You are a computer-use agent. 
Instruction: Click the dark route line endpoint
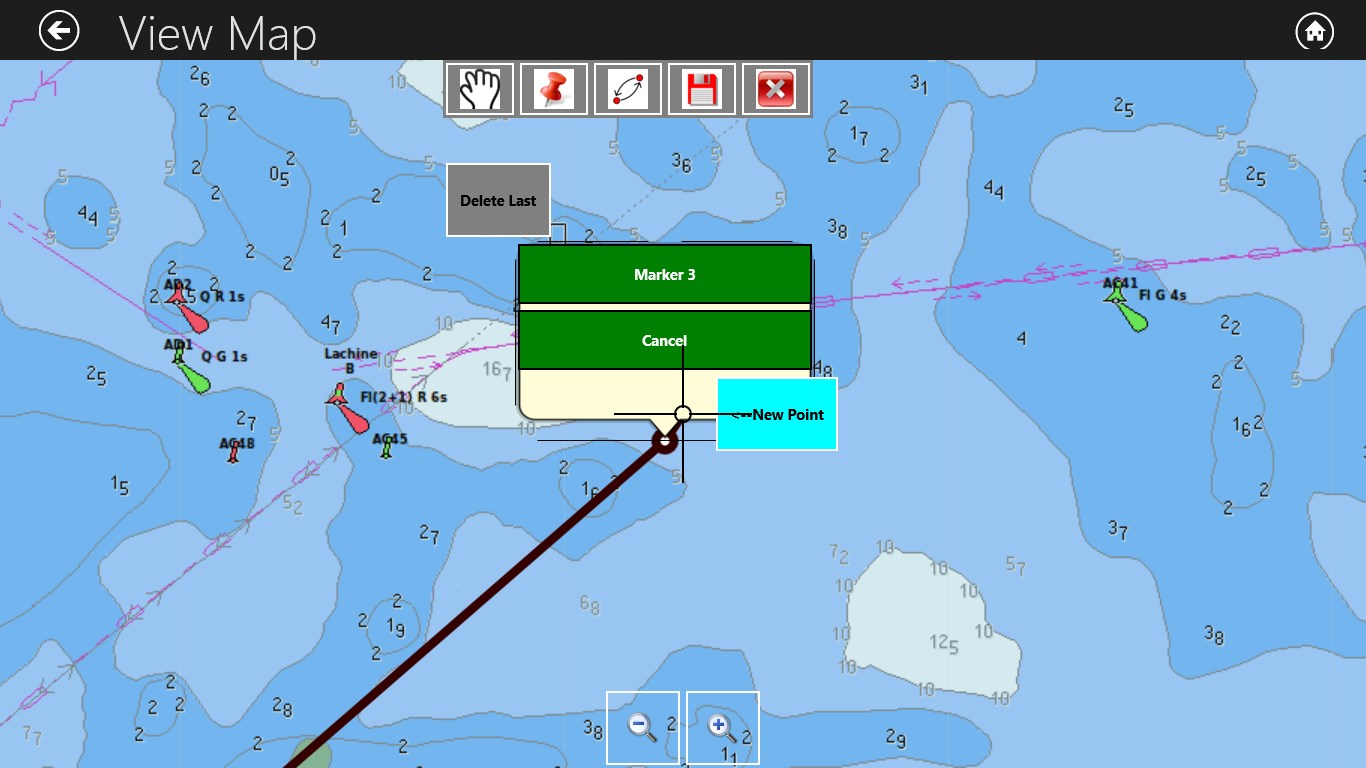pyautogui.click(x=666, y=442)
